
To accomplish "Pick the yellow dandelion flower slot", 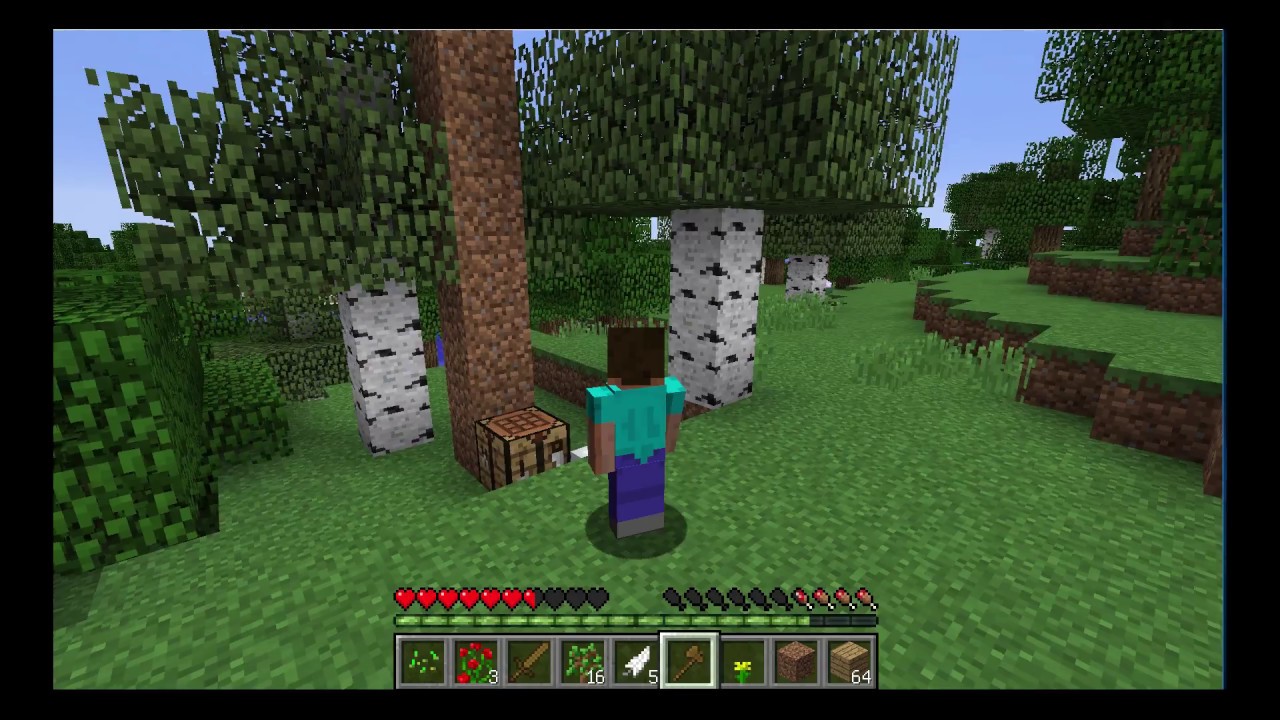I will 743,663.
